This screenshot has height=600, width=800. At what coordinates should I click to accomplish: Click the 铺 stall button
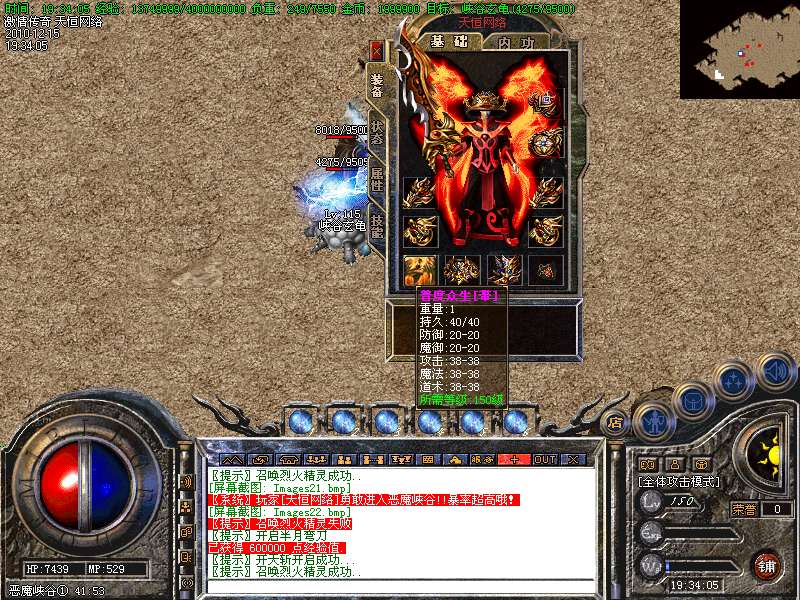coord(765,566)
